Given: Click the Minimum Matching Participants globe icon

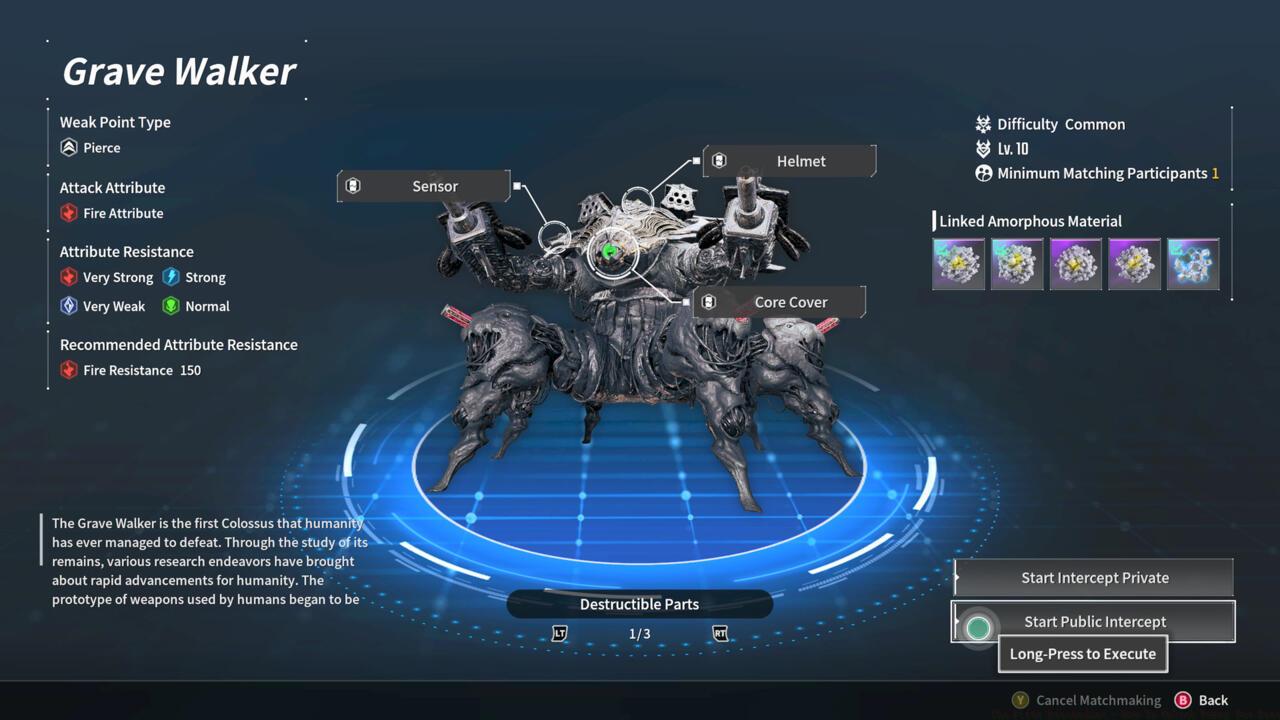Looking at the screenshot, I should pyautogui.click(x=982, y=172).
